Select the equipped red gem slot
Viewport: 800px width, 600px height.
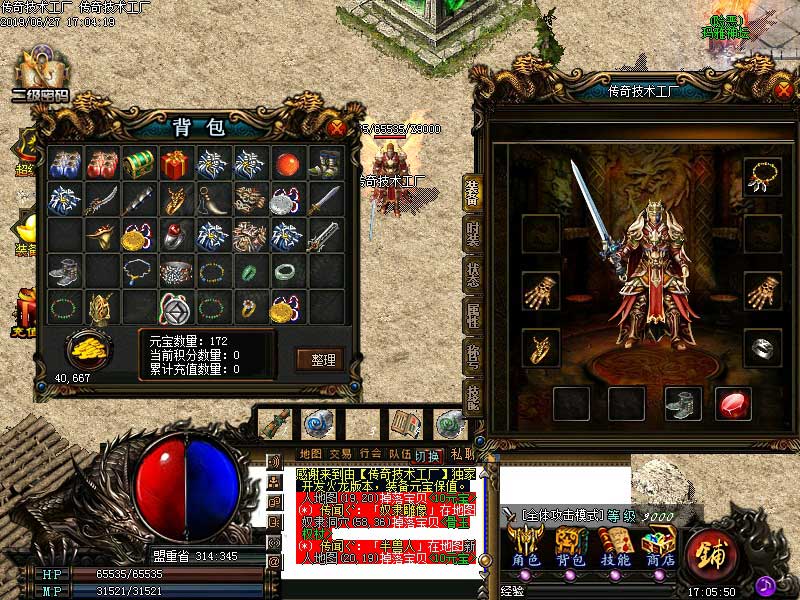(734, 404)
